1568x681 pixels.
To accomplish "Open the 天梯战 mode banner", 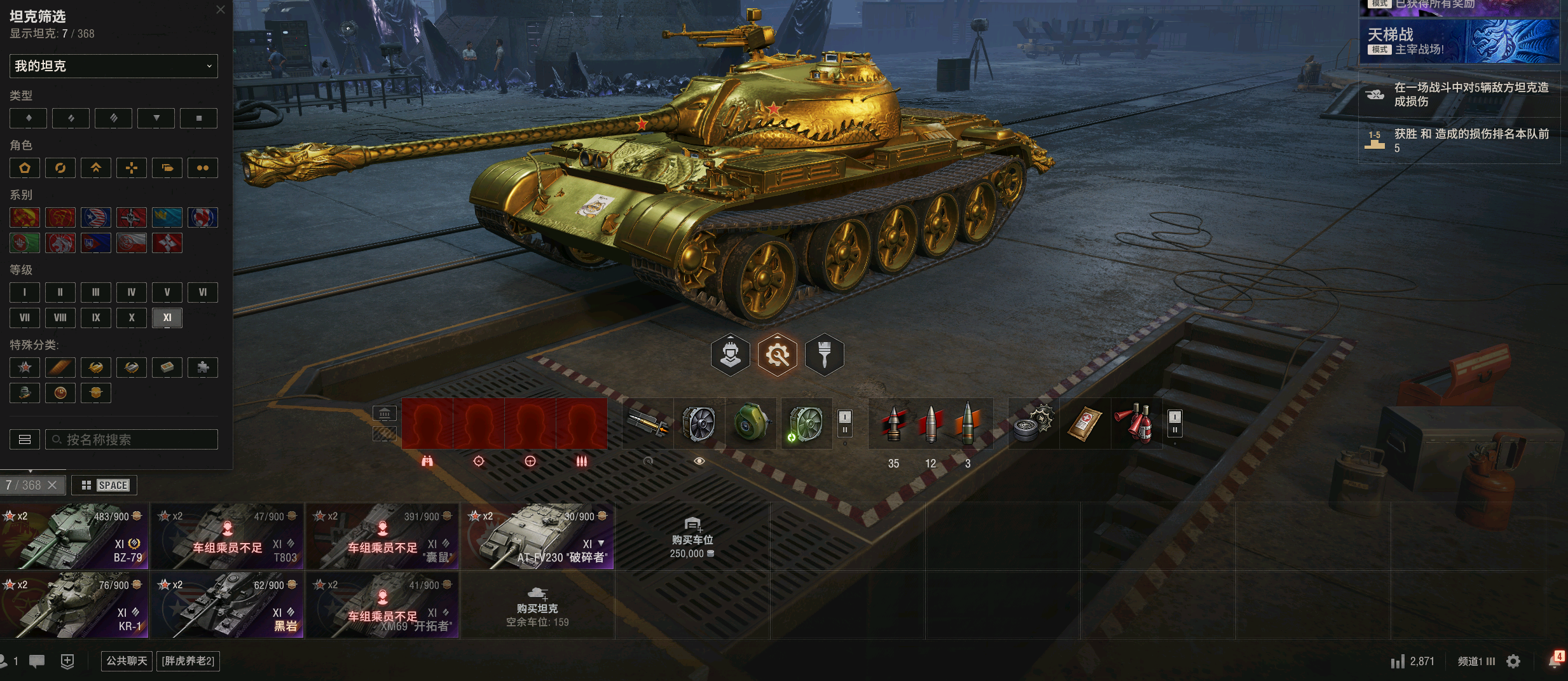I will click(x=1459, y=41).
